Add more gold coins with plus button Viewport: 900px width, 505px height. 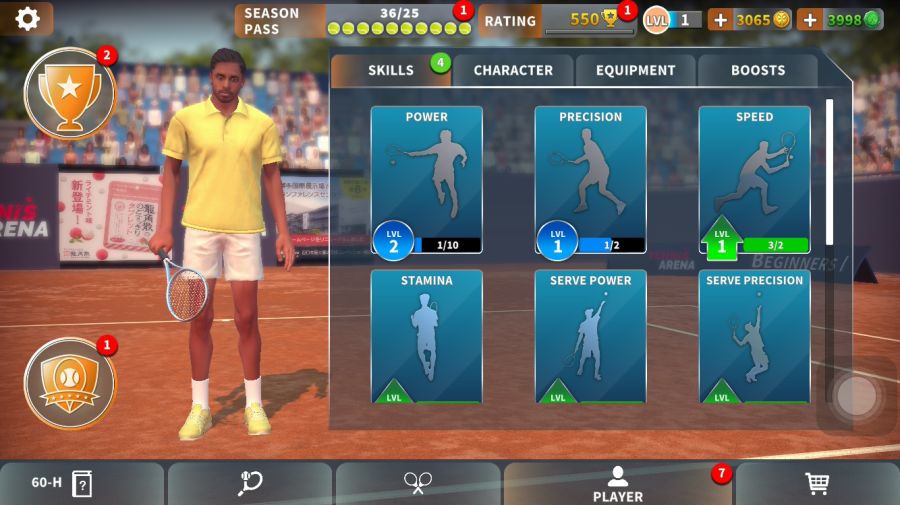721,20
